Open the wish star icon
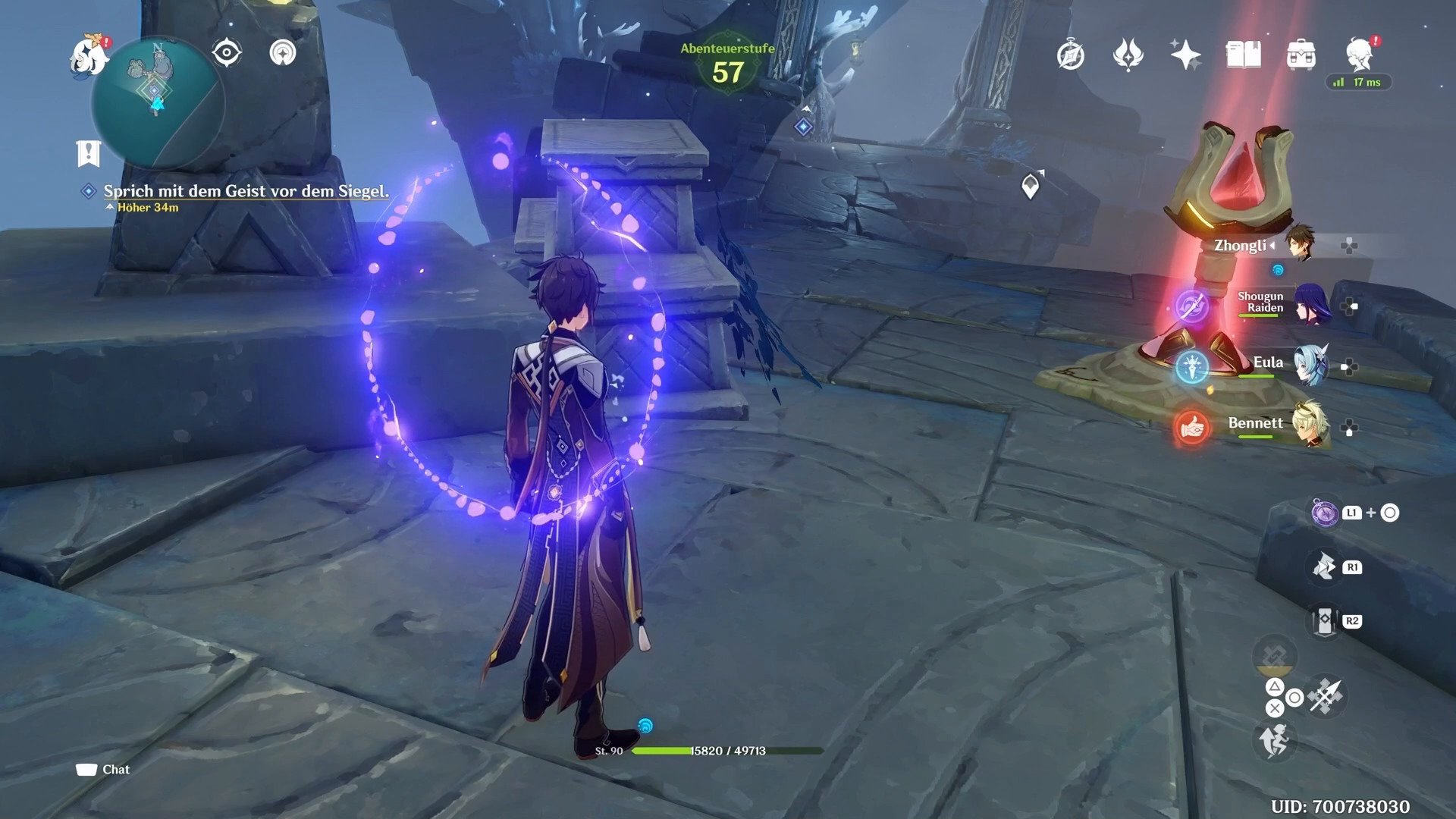Screen dimensions: 1456x819 coord(1185,55)
